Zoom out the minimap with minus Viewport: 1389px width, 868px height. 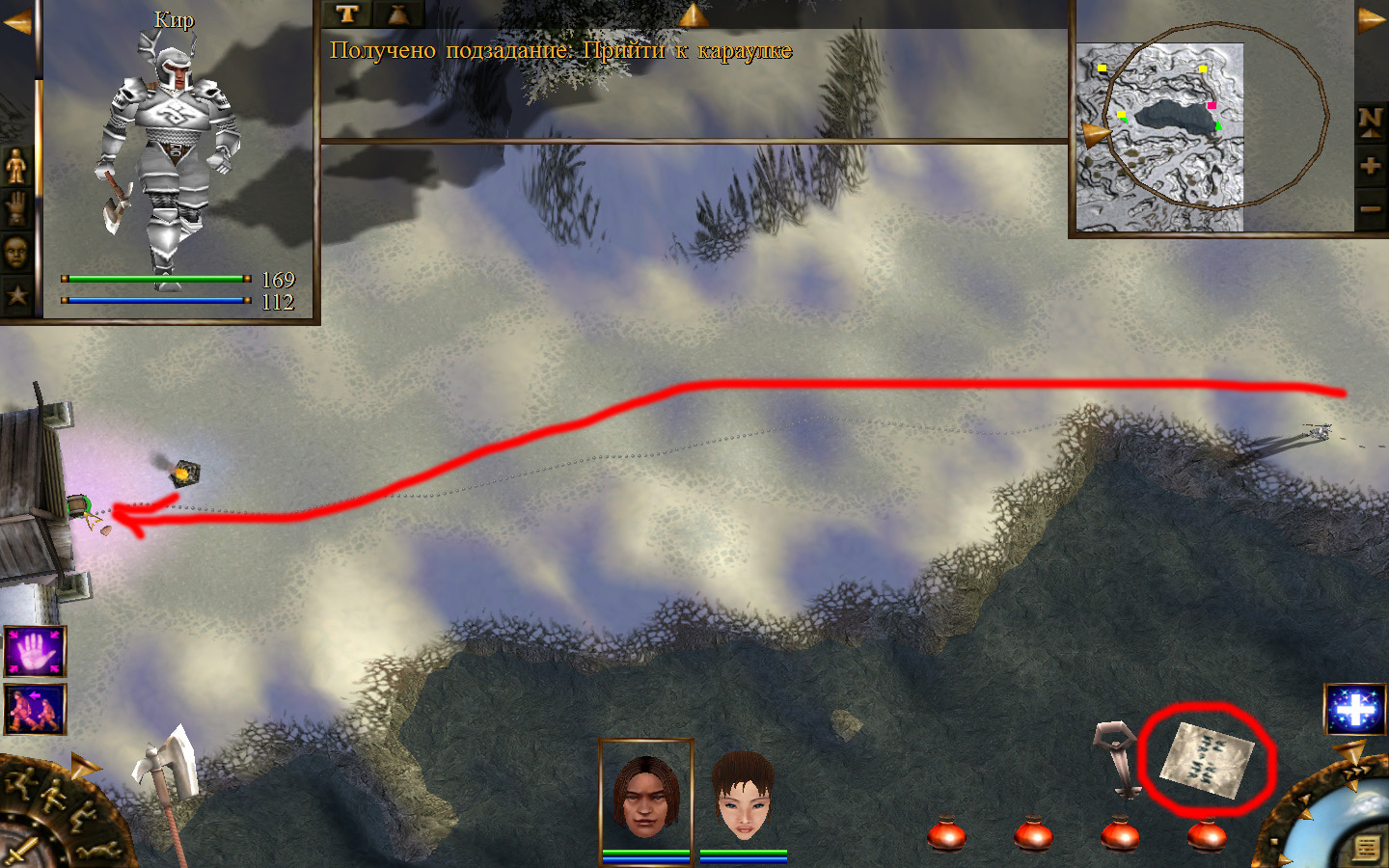[1371, 208]
